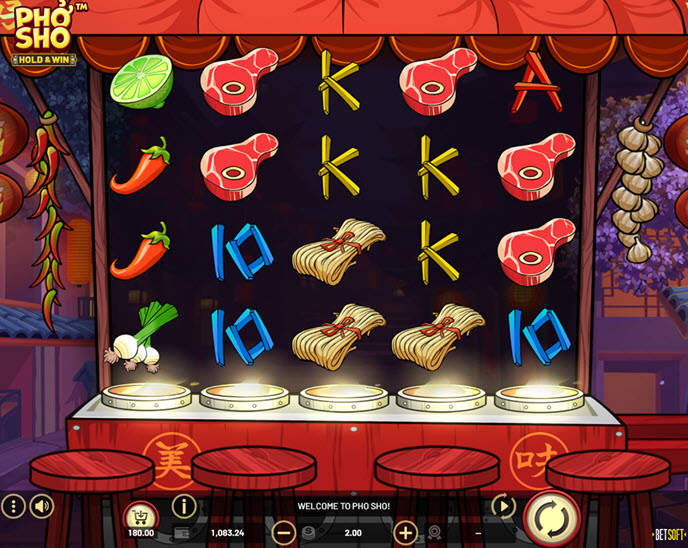Spin the reels with the circular arrows button
Viewport: 688px width, 548px height.
(551, 516)
